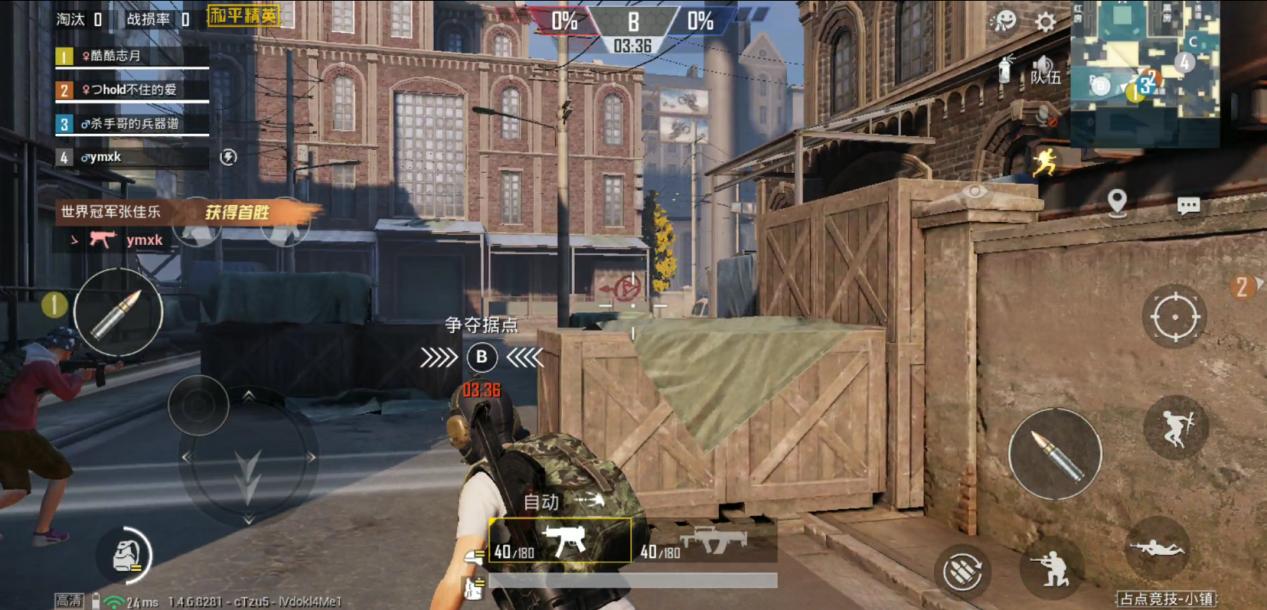Open the emote smiley face menu
1267x610 pixels.
pos(1004,22)
